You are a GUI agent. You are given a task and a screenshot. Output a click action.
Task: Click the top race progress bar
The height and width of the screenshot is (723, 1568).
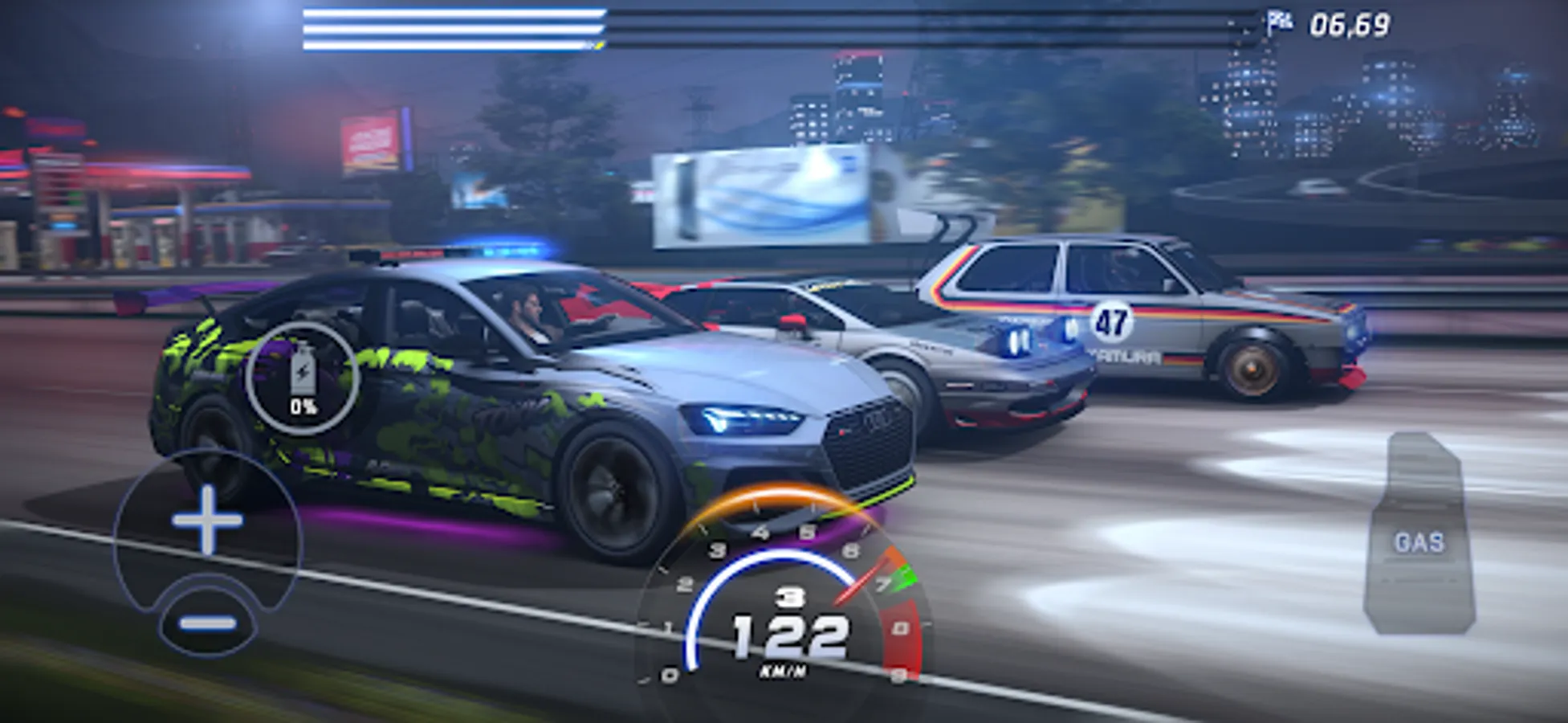[450, 14]
